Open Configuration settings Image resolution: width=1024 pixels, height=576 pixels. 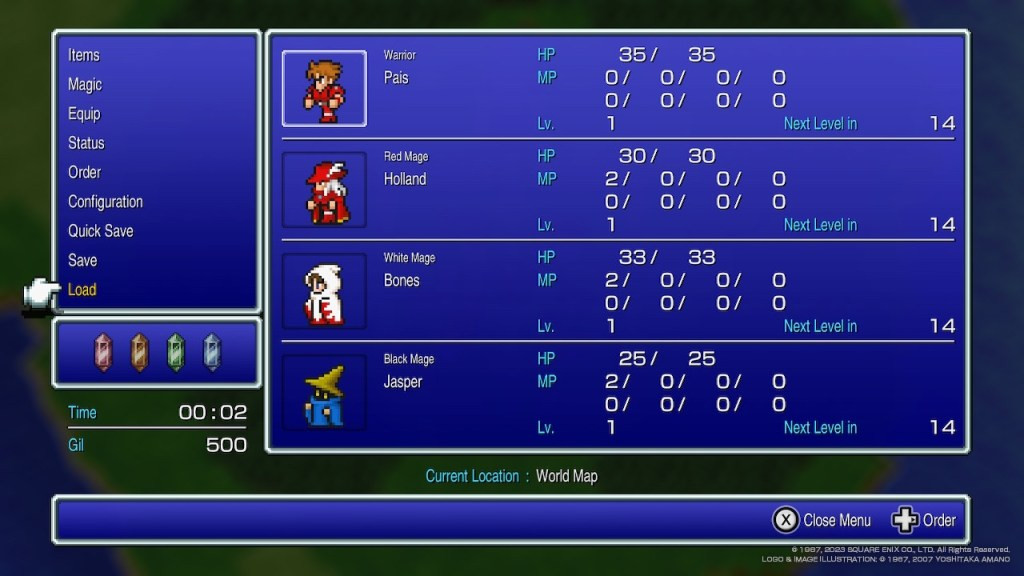click(105, 201)
